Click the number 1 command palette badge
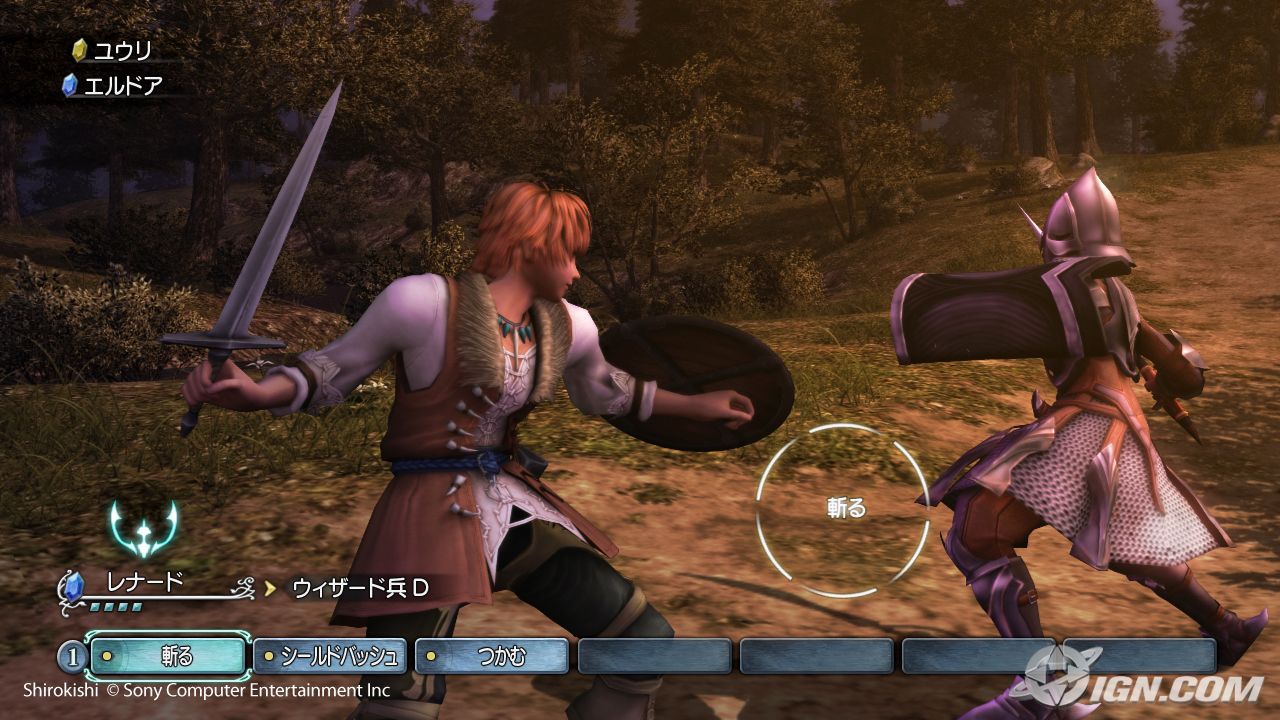 70,658
